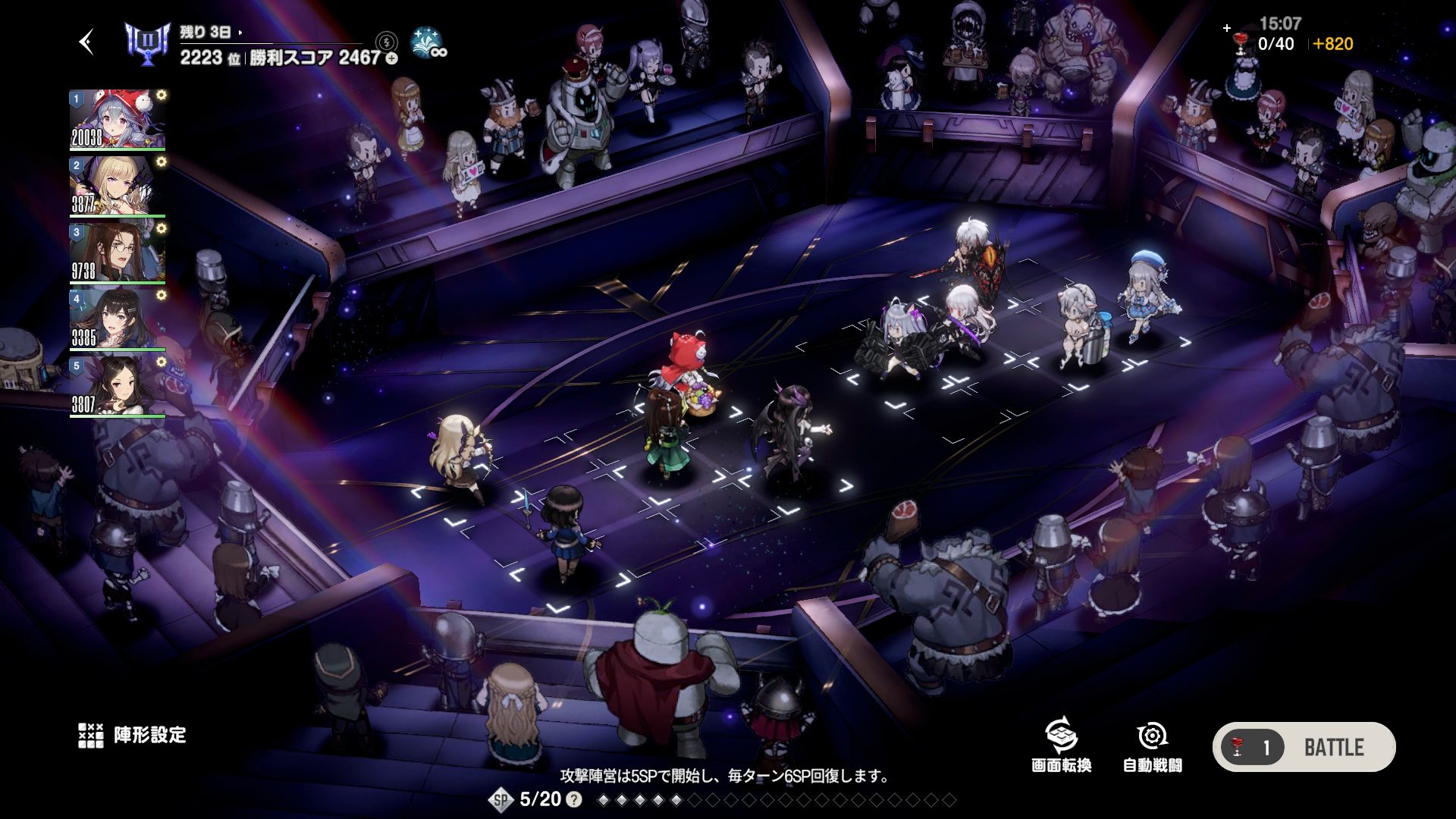Image resolution: width=1456 pixels, height=819 pixels.
Task: Add goblets with the small plus sign
Action: 1227,28
